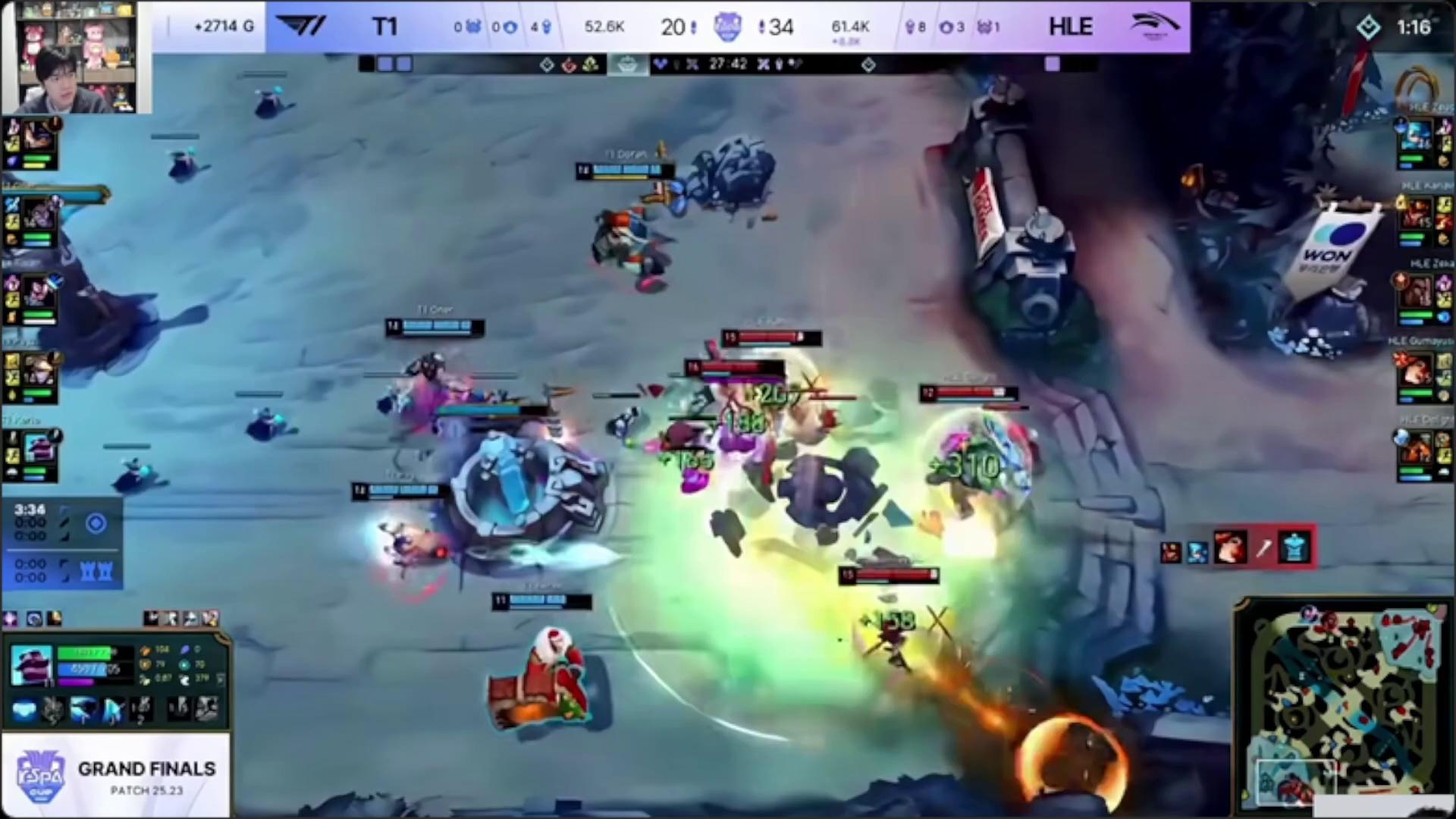Click the ESPA Cup tournament logo
The width and height of the screenshot is (1456, 819).
click(x=43, y=770)
